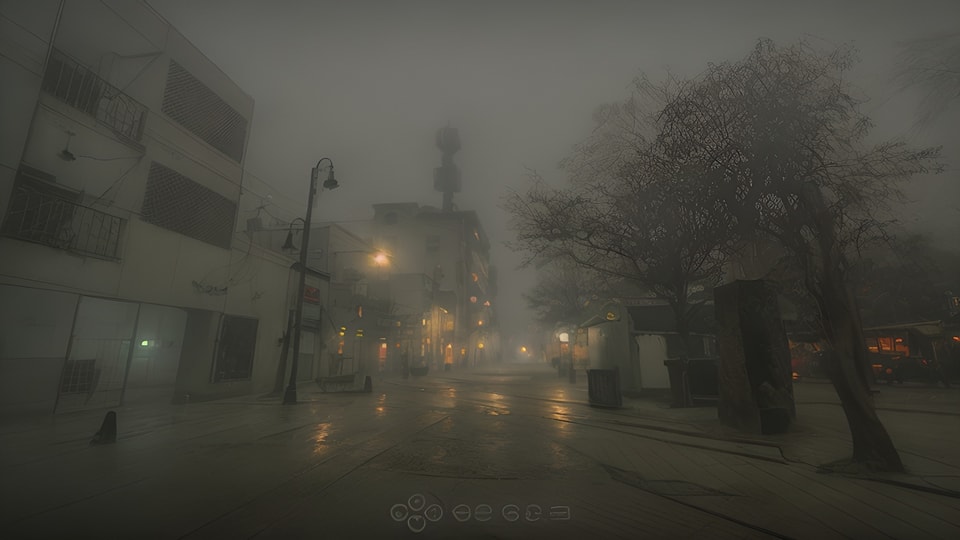Image resolution: width=960 pixels, height=540 pixels.
Task: Pan the view up with the top circle button
Action: point(417,501)
